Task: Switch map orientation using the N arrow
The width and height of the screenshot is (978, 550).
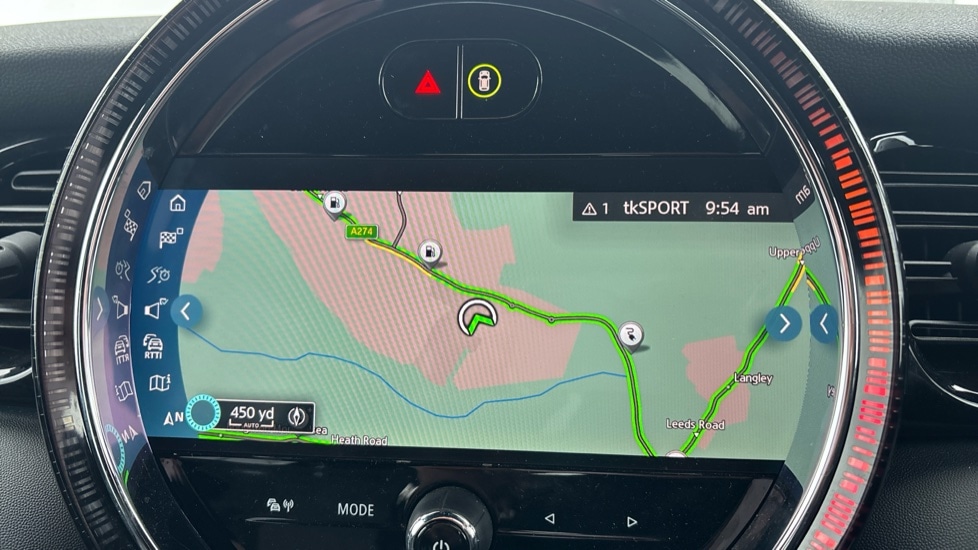Action: pyautogui.click(x=173, y=417)
